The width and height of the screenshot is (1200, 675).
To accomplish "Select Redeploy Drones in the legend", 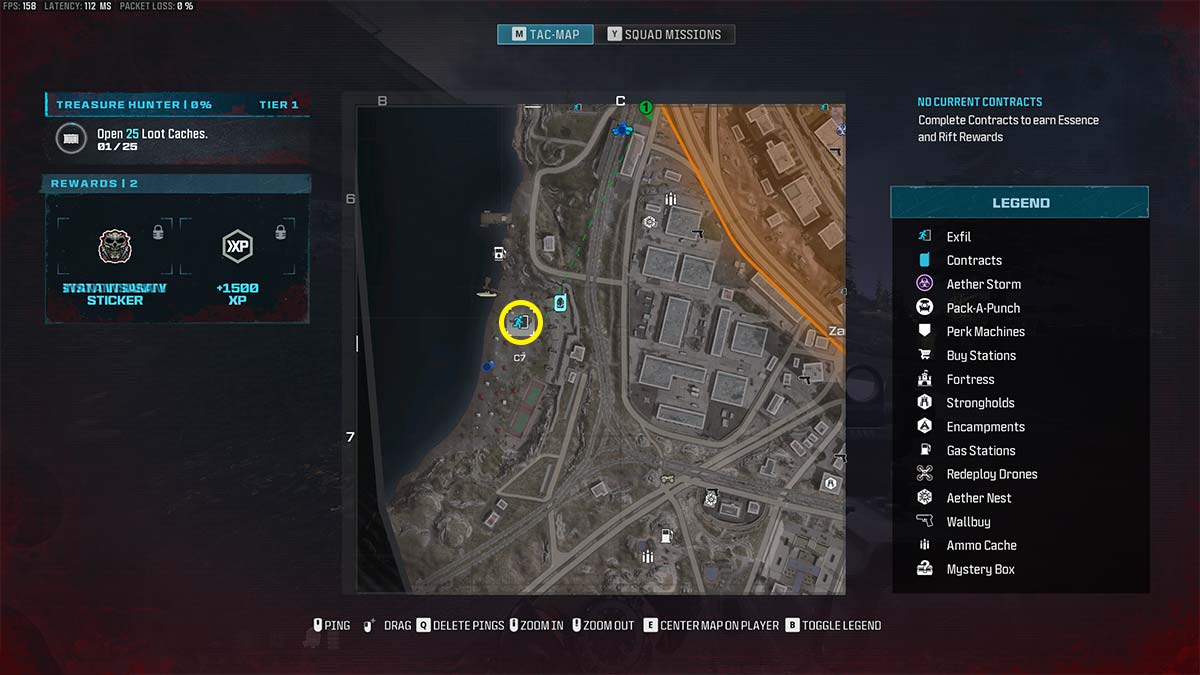I will point(991,474).
